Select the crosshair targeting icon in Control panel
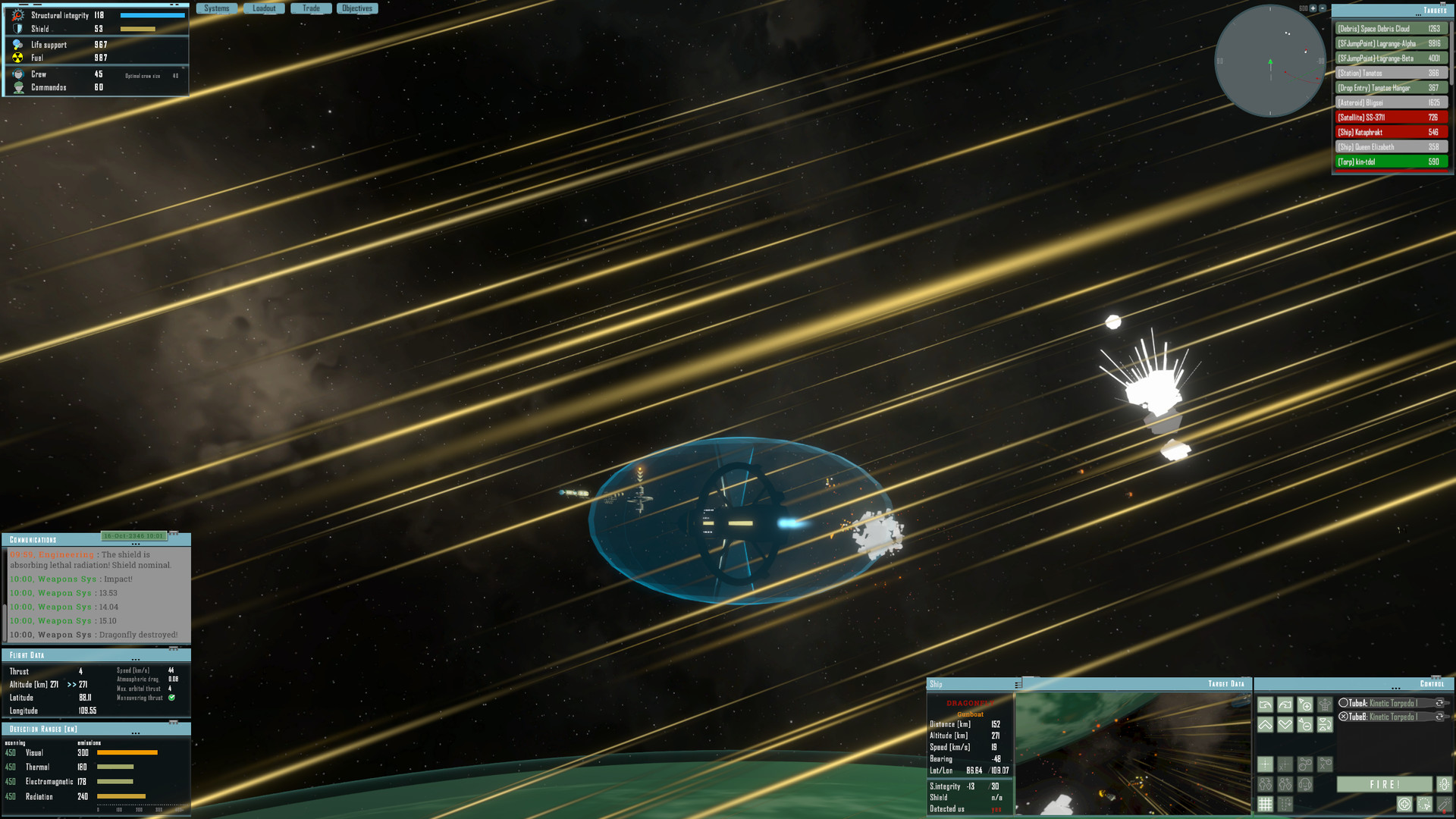The width and height of the screenshot is (1456, 819). [x=1265, y=764]
